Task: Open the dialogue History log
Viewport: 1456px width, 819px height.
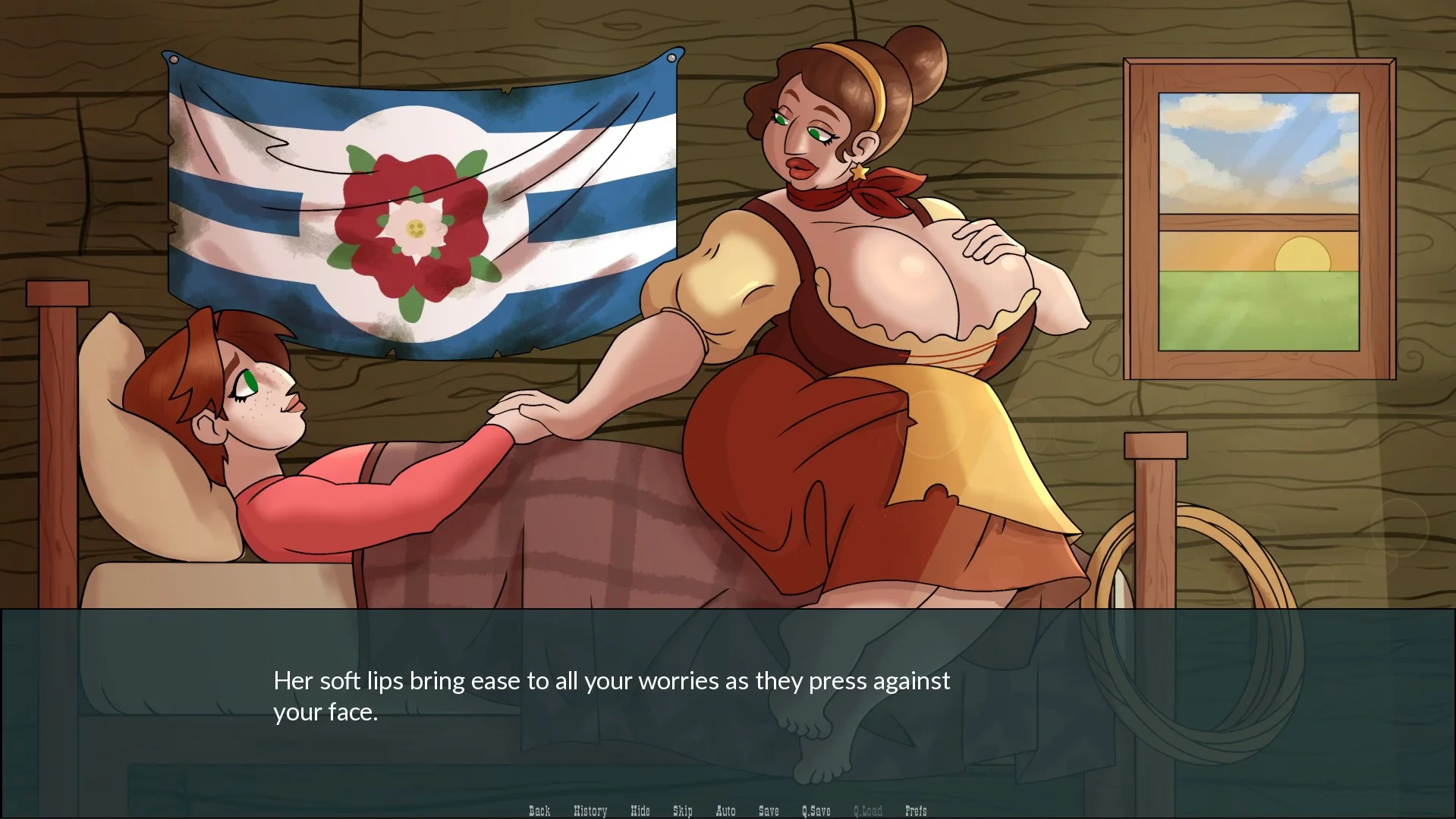Action: [x=590, y=811]
